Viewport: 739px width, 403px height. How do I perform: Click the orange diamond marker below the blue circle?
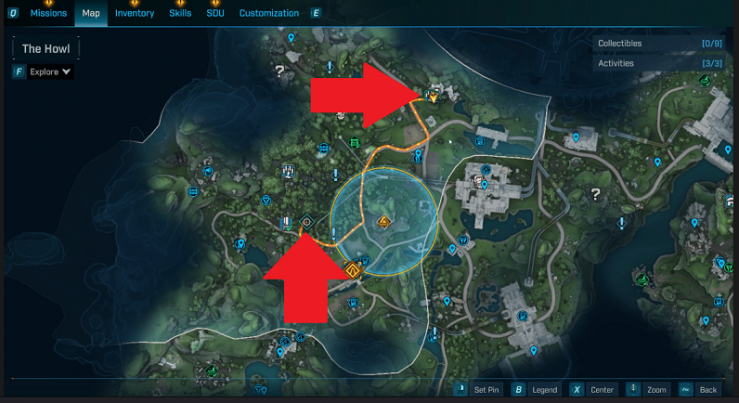(352, 268)
